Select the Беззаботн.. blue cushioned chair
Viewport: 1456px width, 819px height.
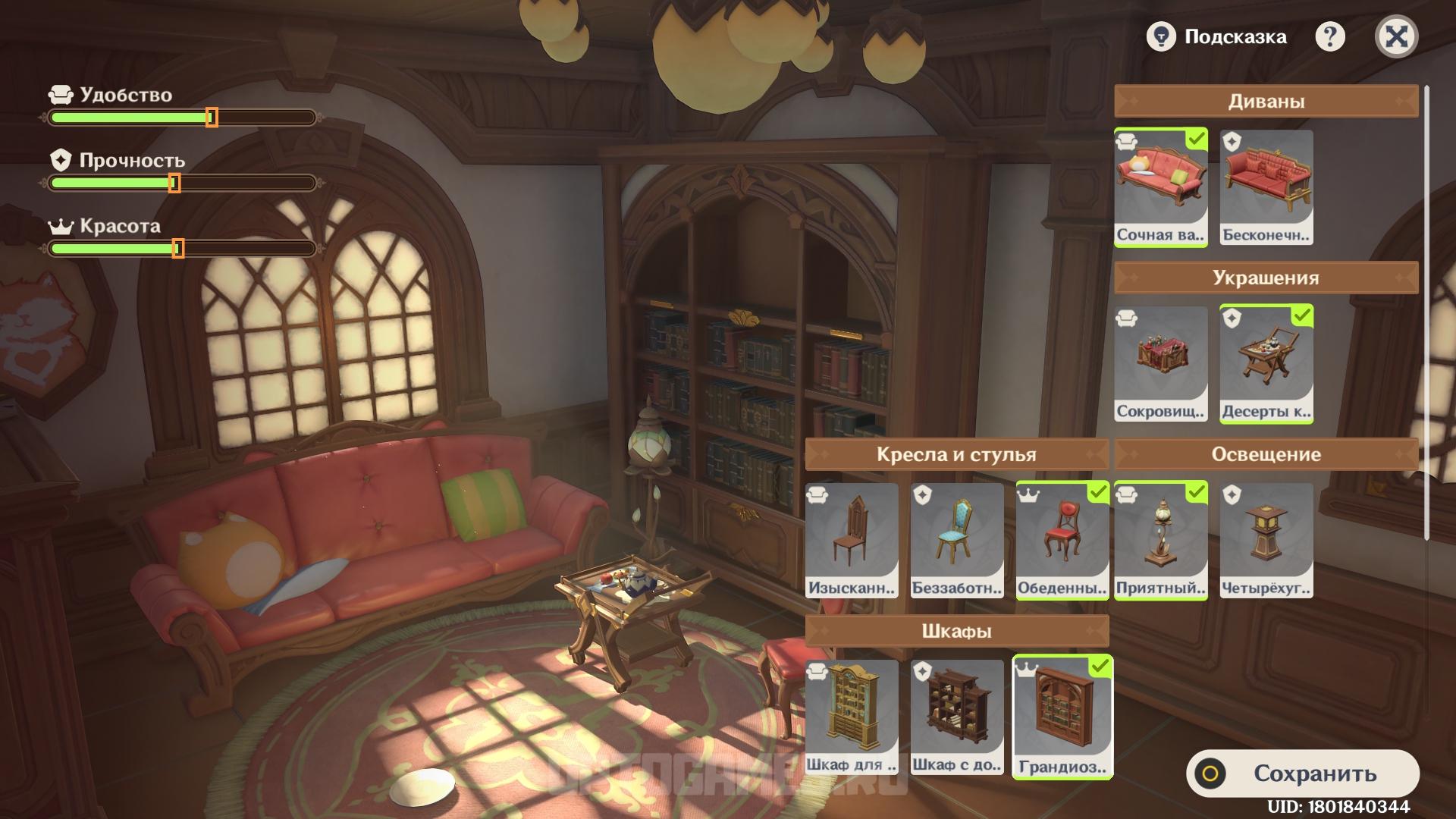tap(957, 540)
